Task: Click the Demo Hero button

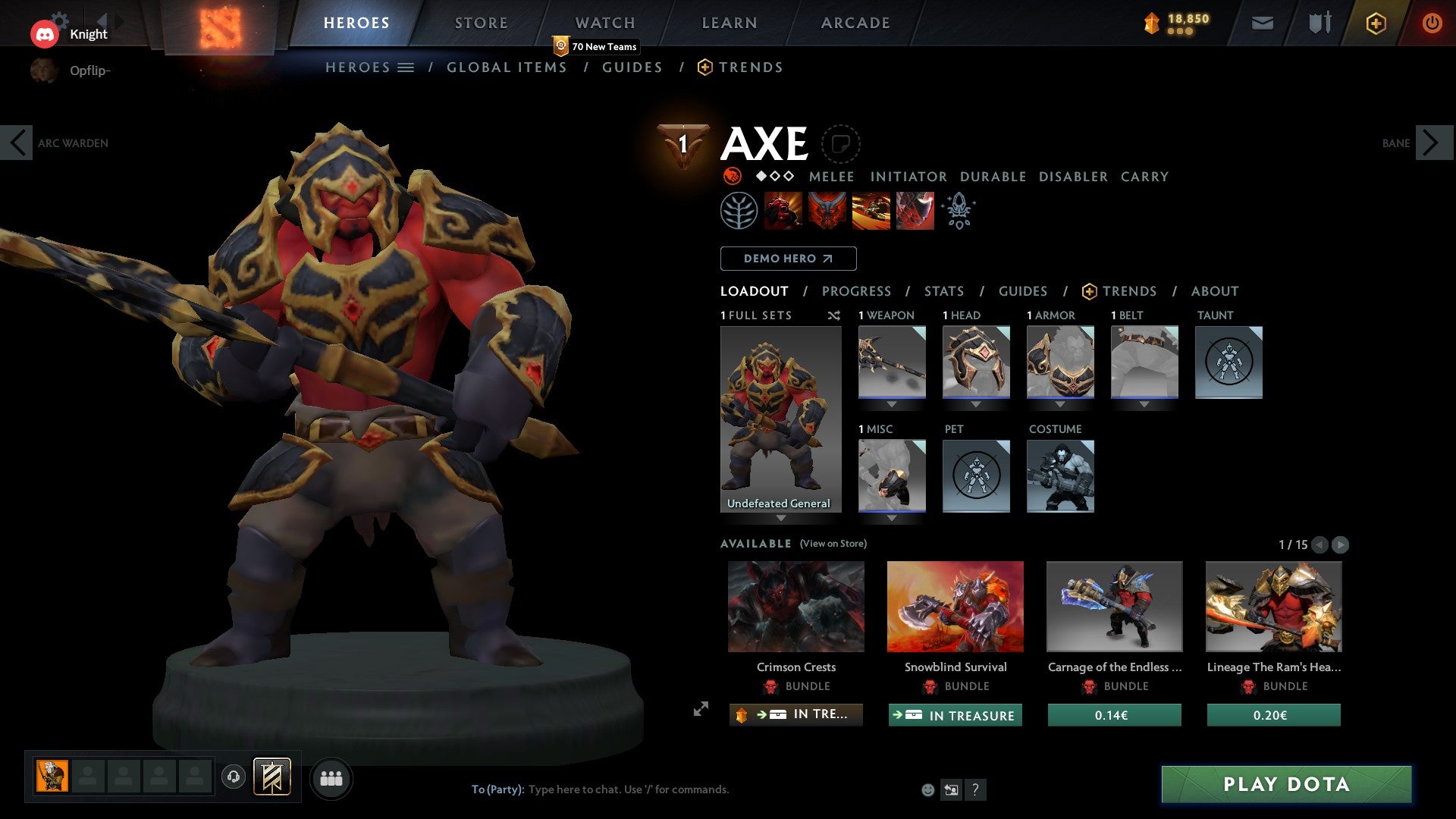Action: (x=788, y=259)
